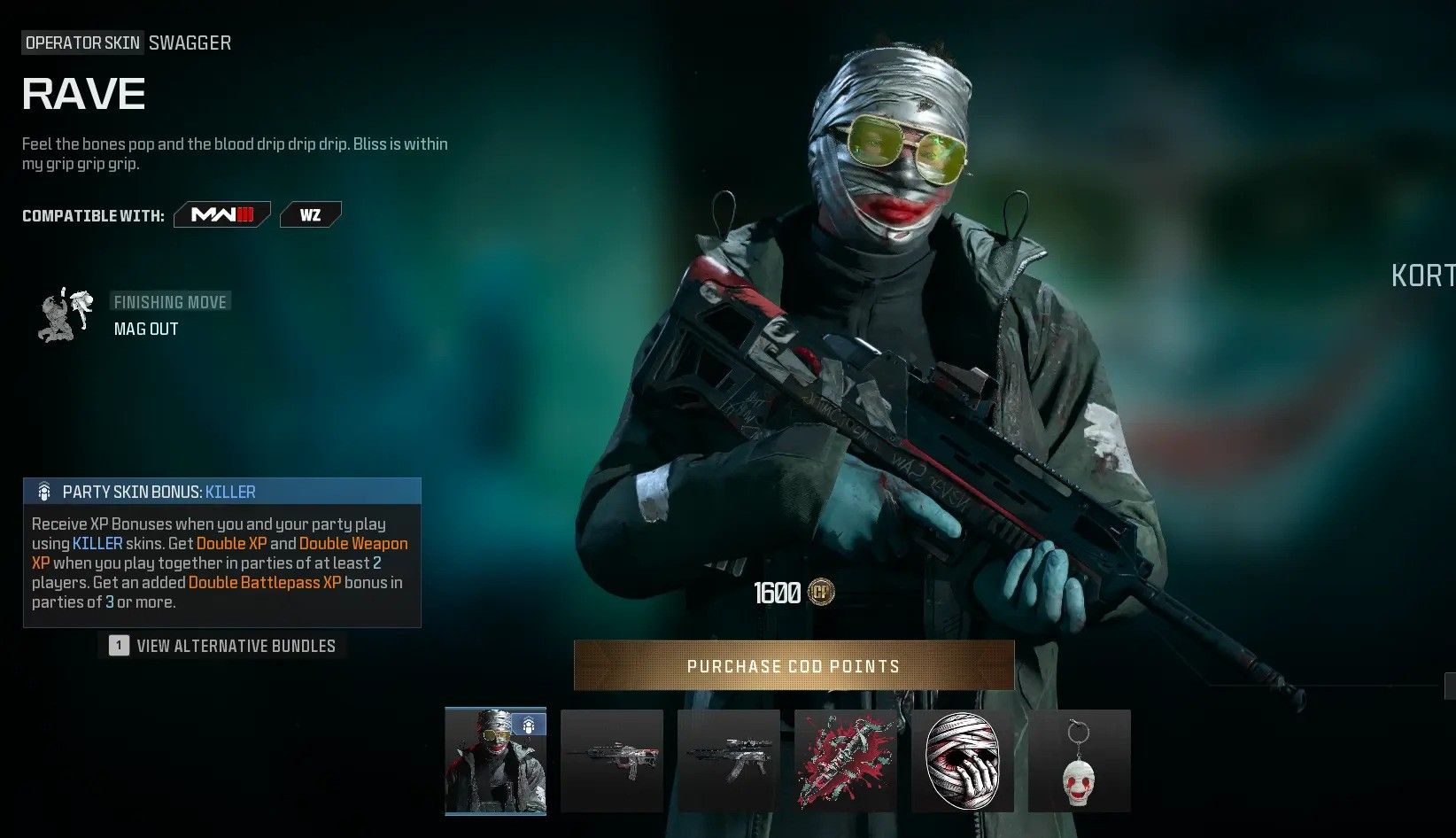
Task: Click the KILLER link in bonus text
Action: point(97,543)
